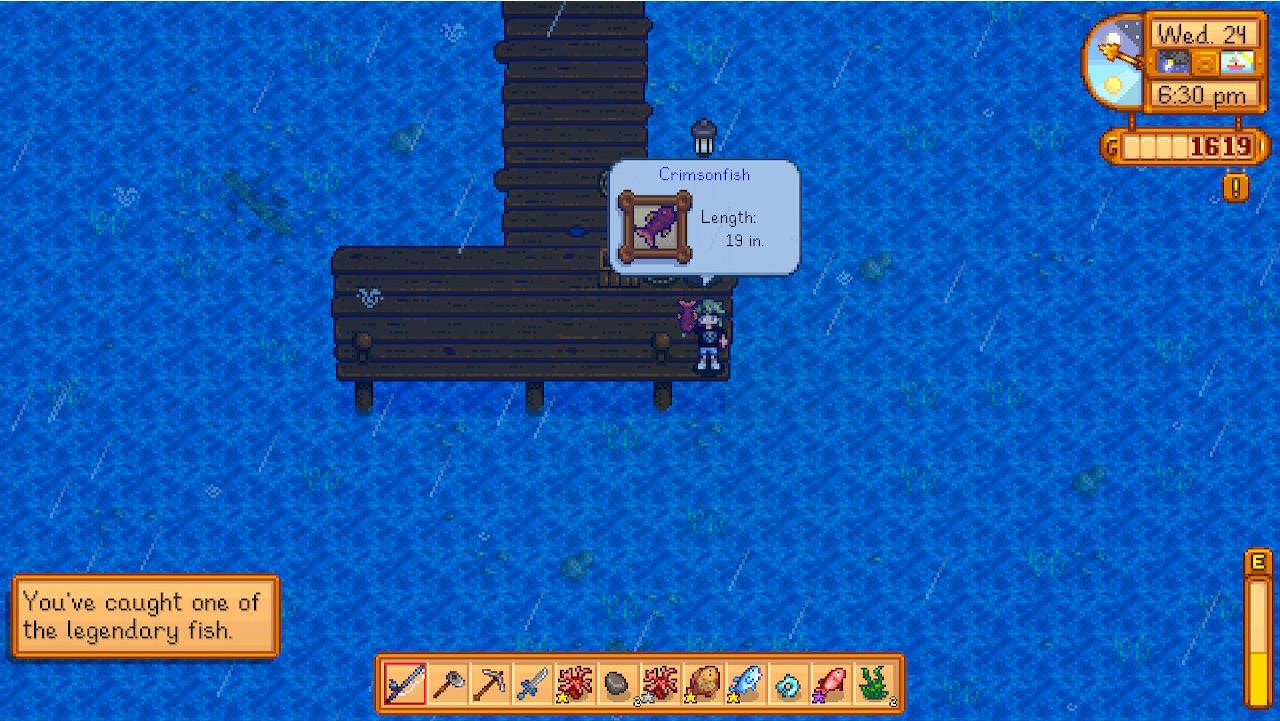The width and height of the screenshot is (1280, 721).
Task: Click the stormy weather forecast icon
Action: coord(1174,61)
